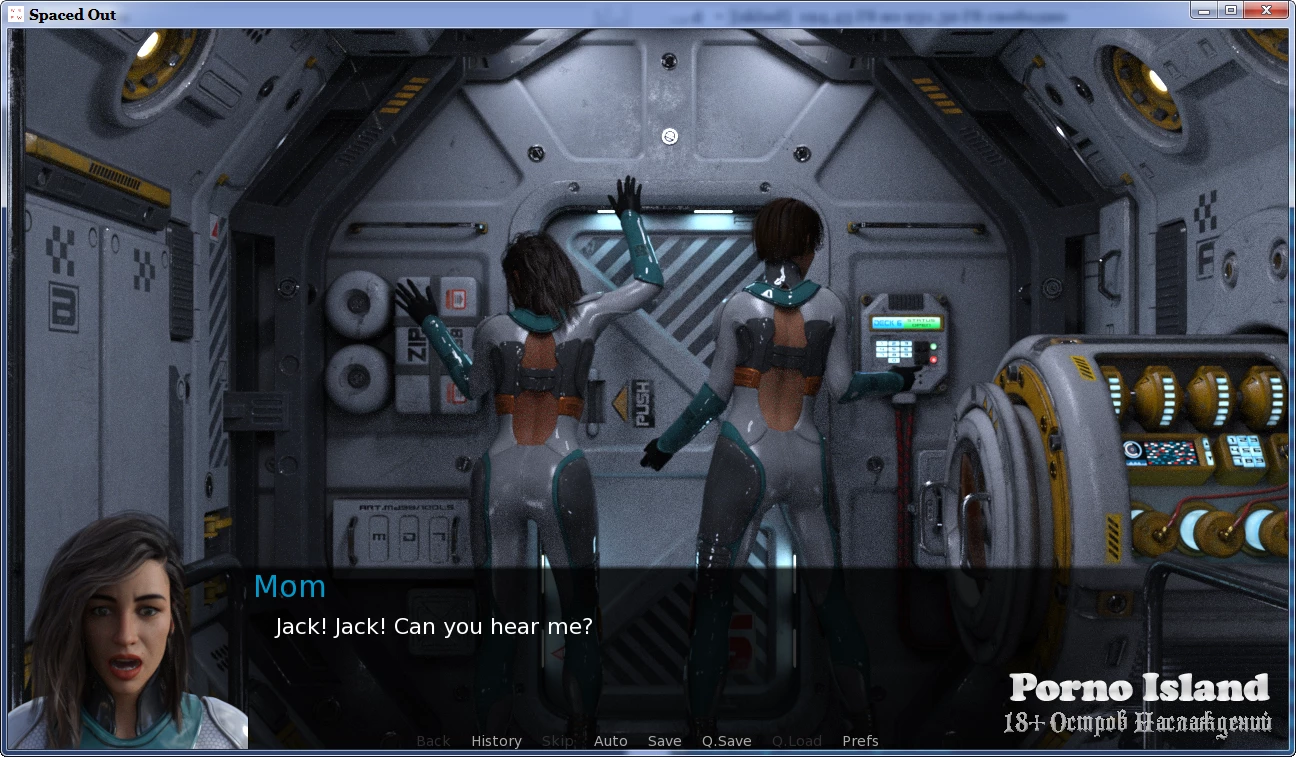This screenshot has width=1296, height=757.
Task: Click the dialogue text to continue
Action: [x=434, y=627]
